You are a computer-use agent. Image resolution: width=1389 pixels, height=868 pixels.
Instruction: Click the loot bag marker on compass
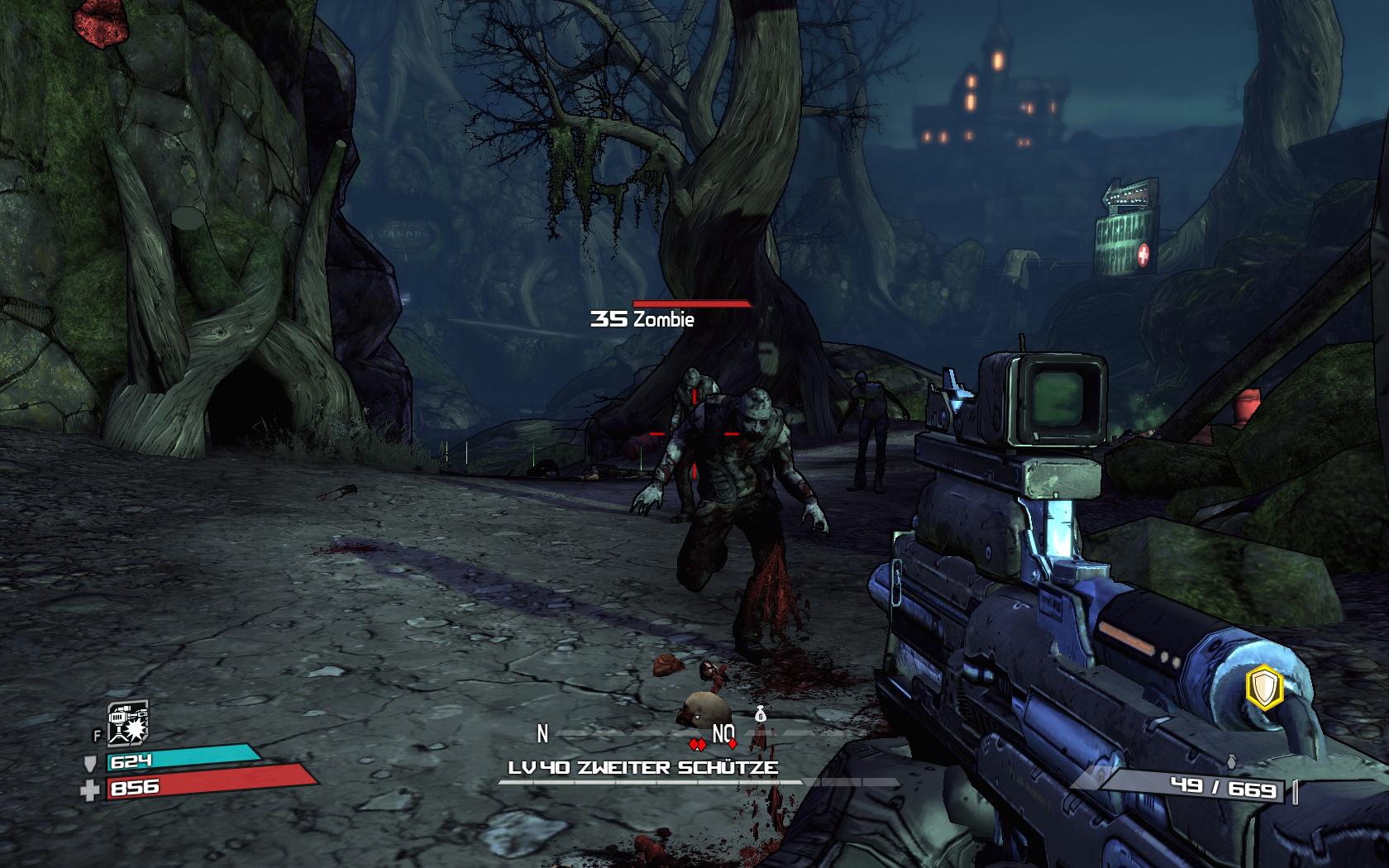(761, 713)
